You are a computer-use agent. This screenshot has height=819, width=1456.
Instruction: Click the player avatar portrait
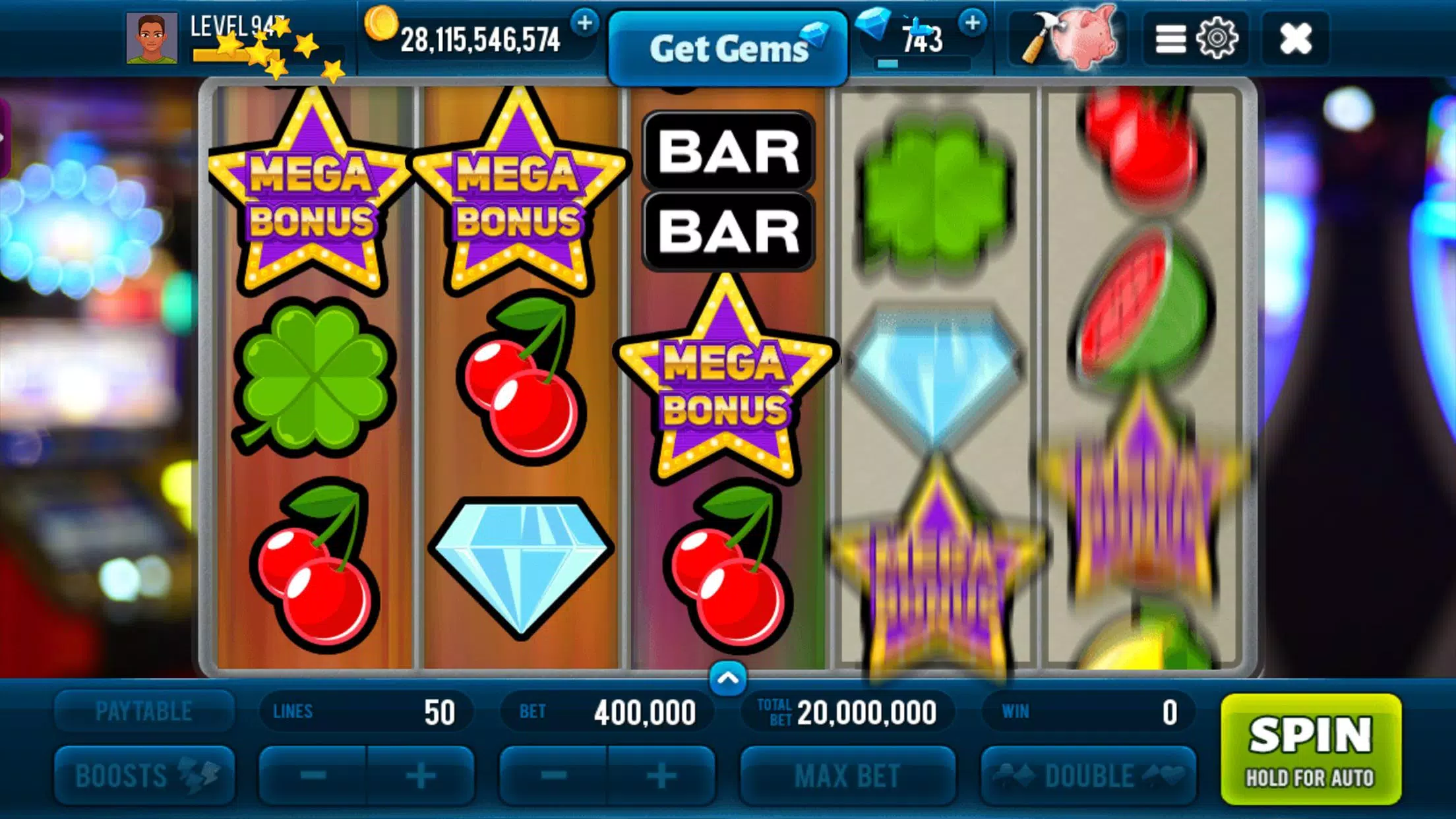153,38
